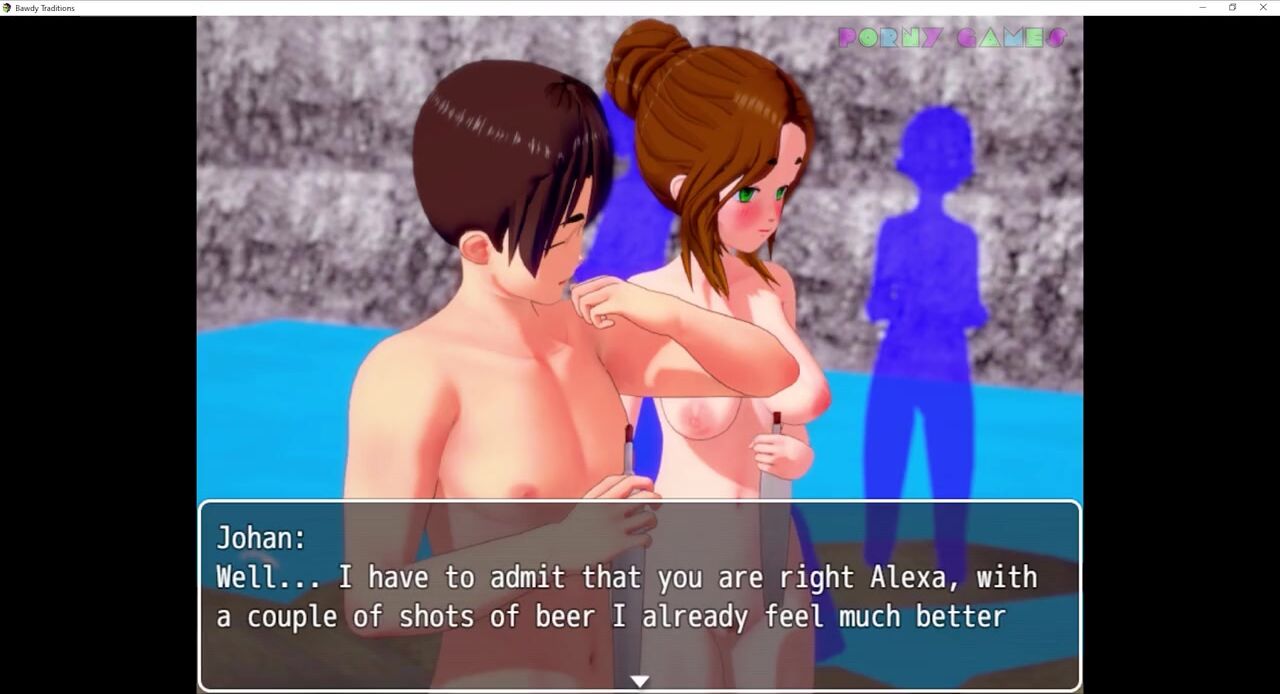Restore down the game window
Image resolution: width=1280 pixels, height=694 pixels.
1232,8
